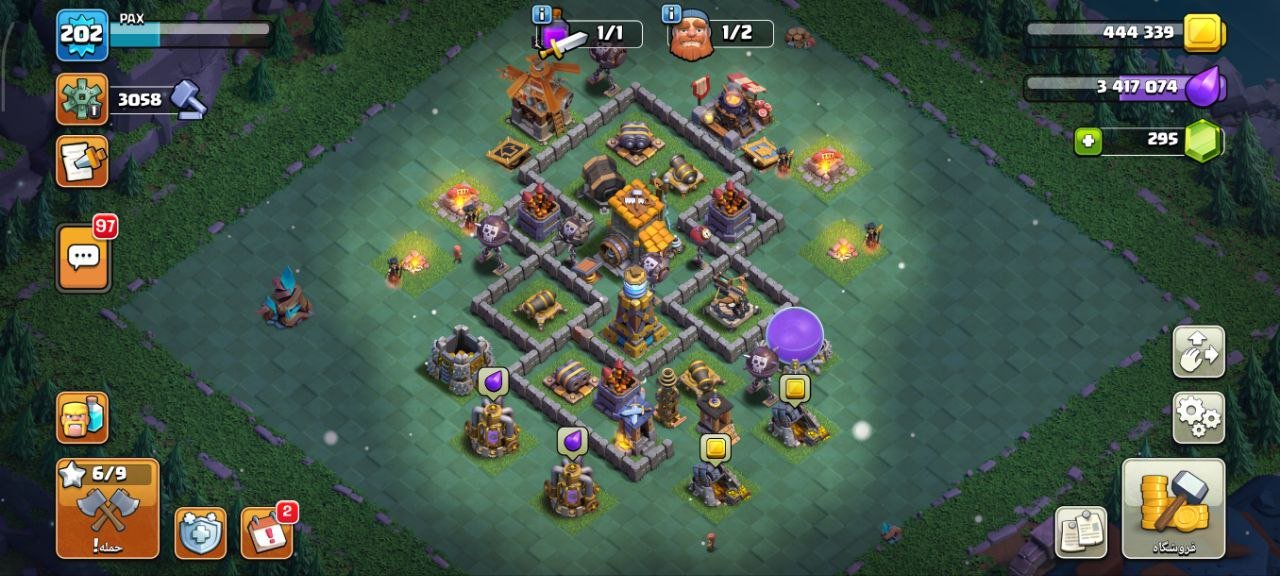Show info for the 1/2 builder counter
1280x576 pixels.
(x=672, y=14)
